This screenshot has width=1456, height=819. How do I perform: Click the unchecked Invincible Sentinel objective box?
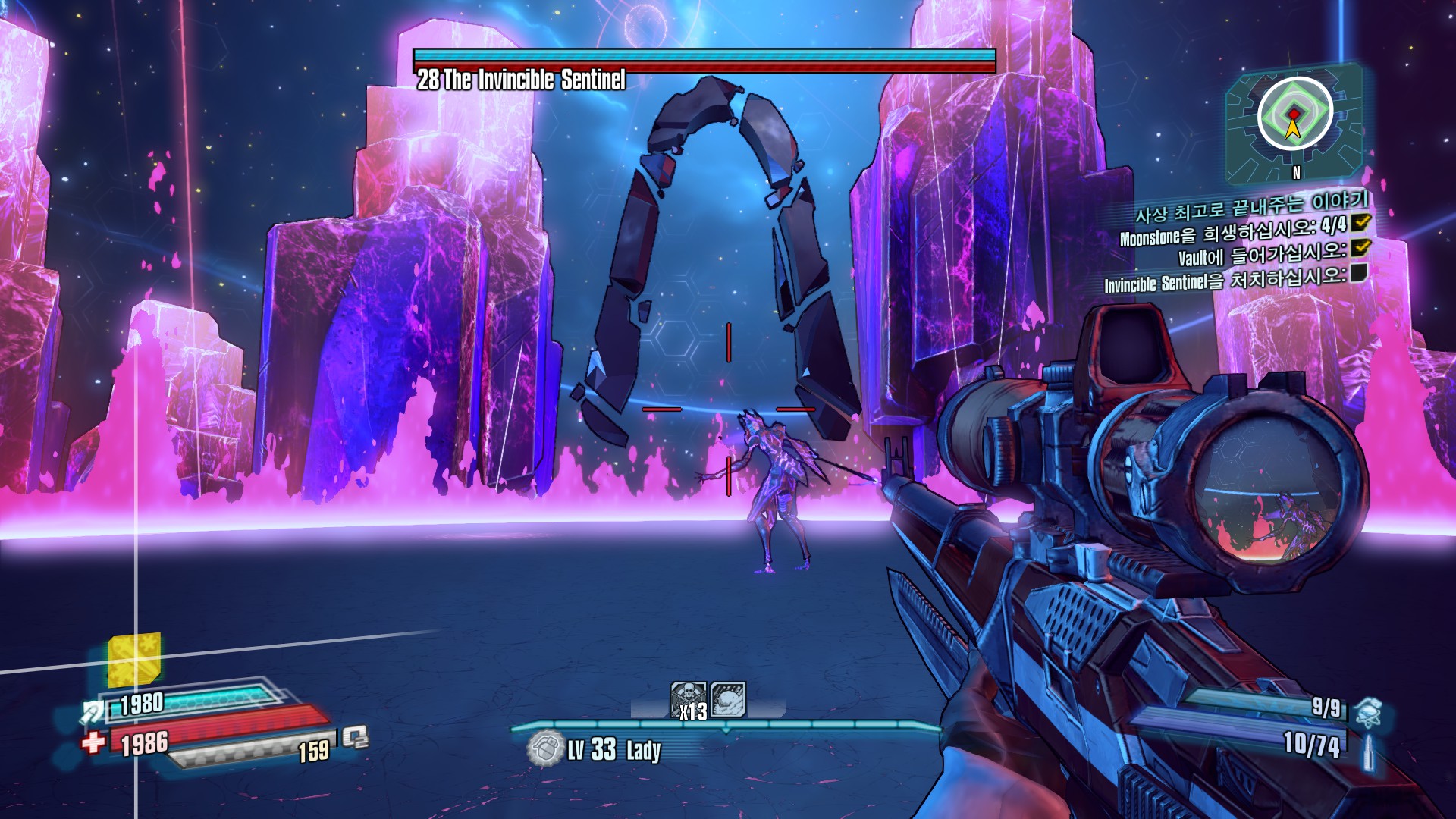click(1358, 273)
